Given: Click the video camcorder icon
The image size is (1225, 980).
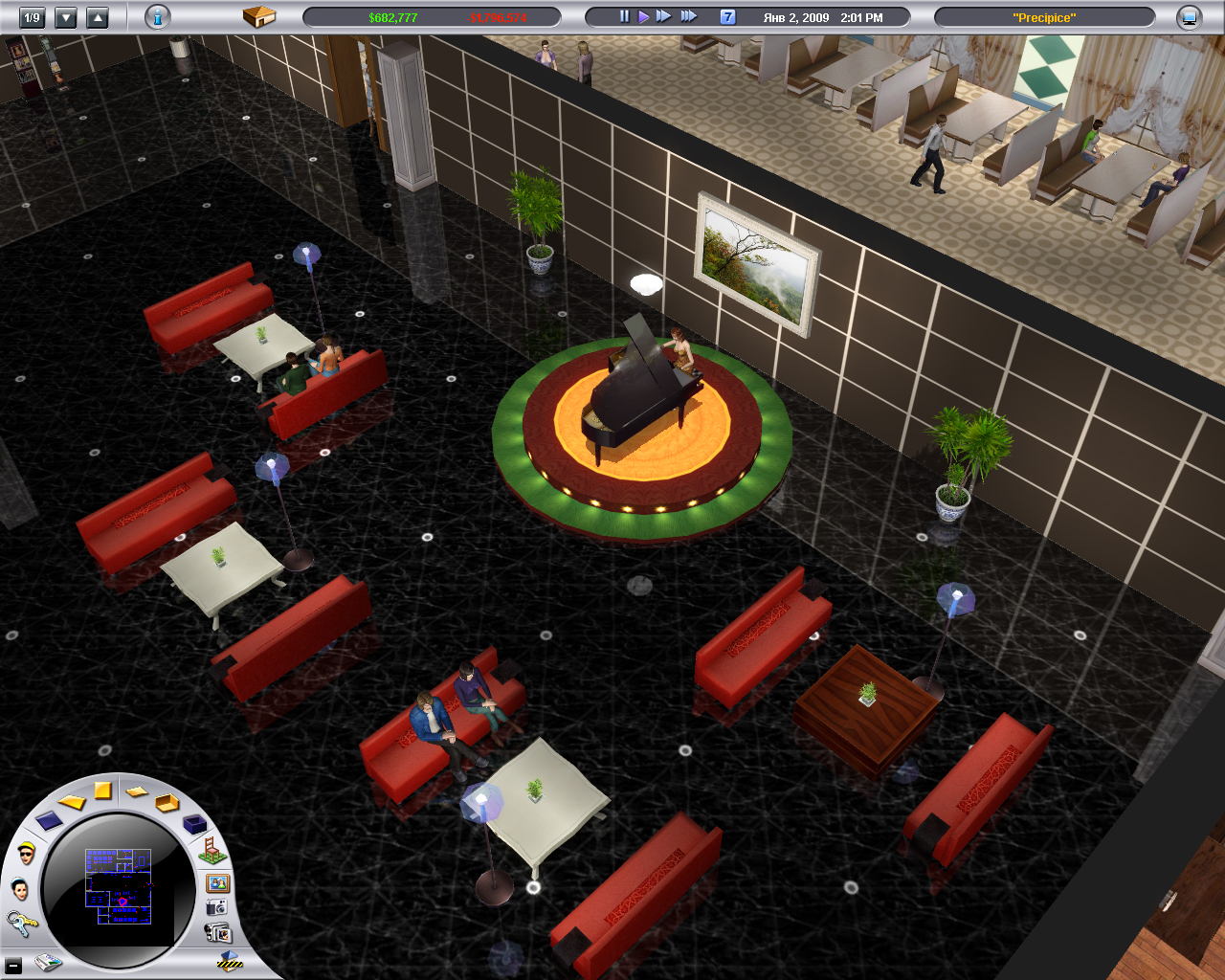Looking at the screenshot, I should coord(218,932).
